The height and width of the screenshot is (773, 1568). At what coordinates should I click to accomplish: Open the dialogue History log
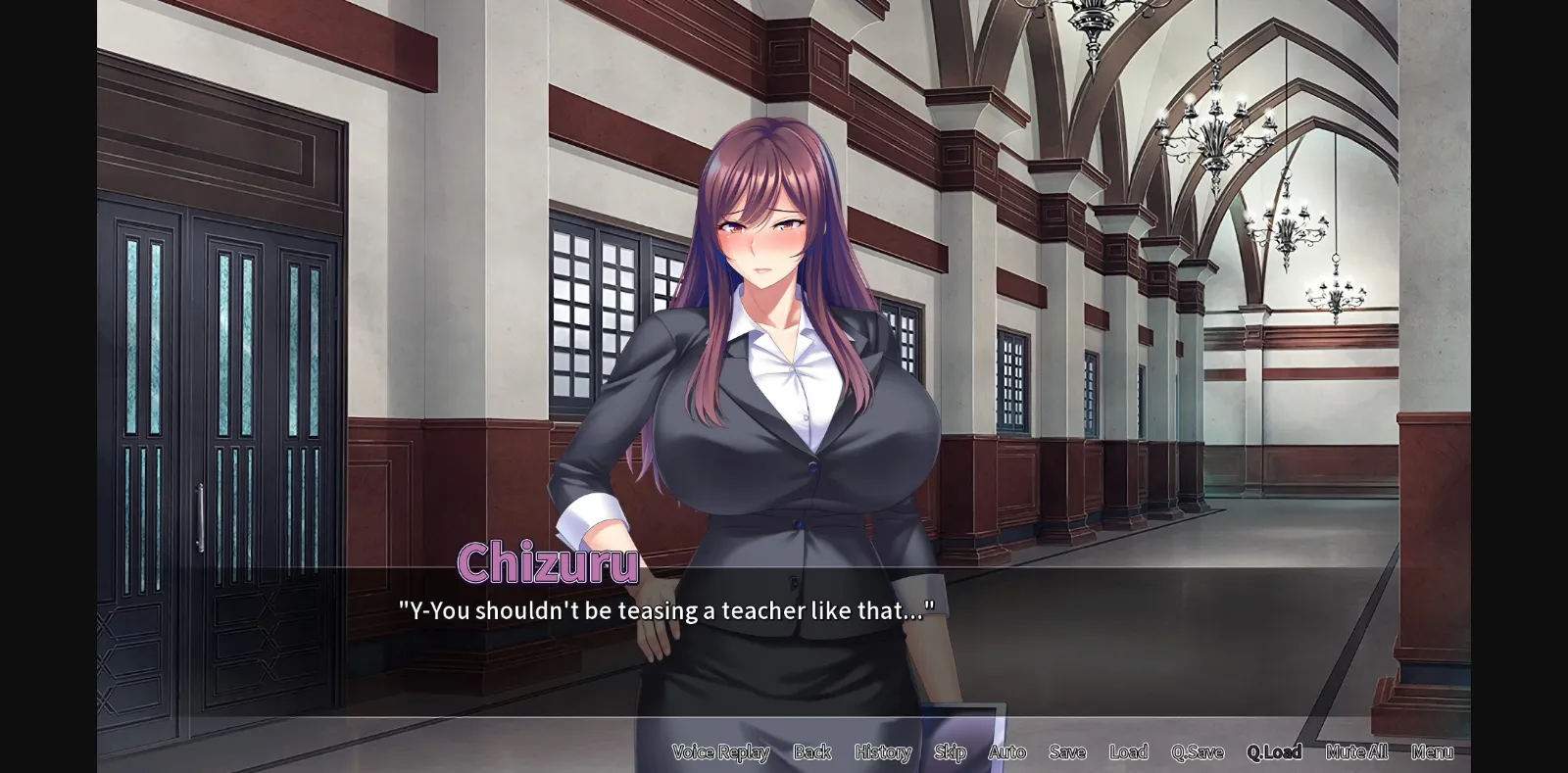pyautogui.click(x=883, y=752)
